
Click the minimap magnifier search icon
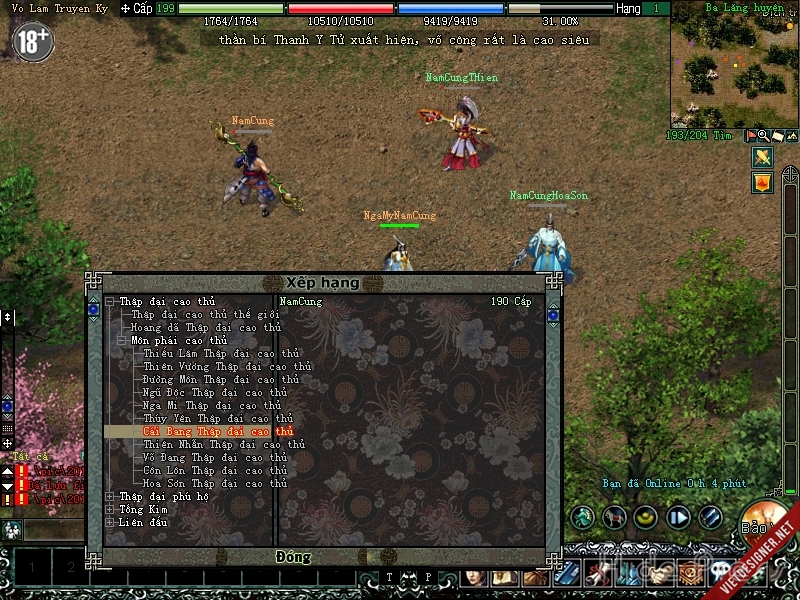(x=763, y=135)
